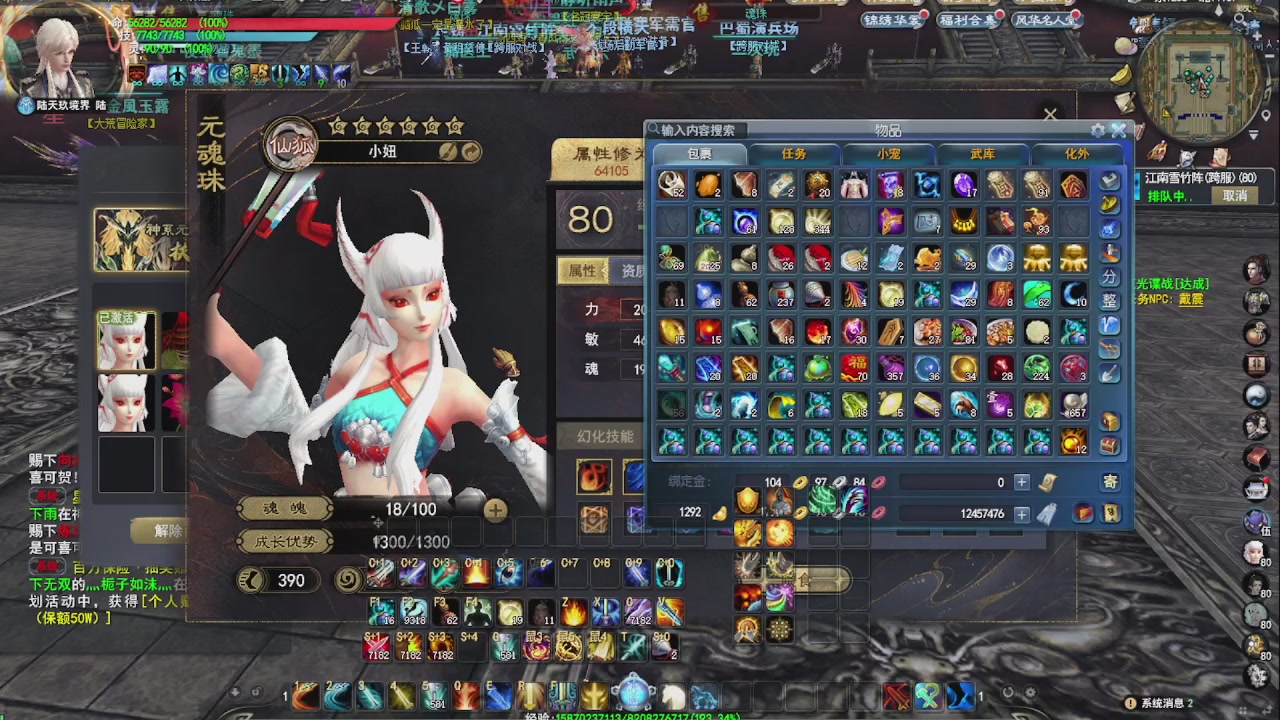Select the 整 sort inventory icon
The width and height of the screenshot is (1280, 720).
click(x=1110, y=298)
